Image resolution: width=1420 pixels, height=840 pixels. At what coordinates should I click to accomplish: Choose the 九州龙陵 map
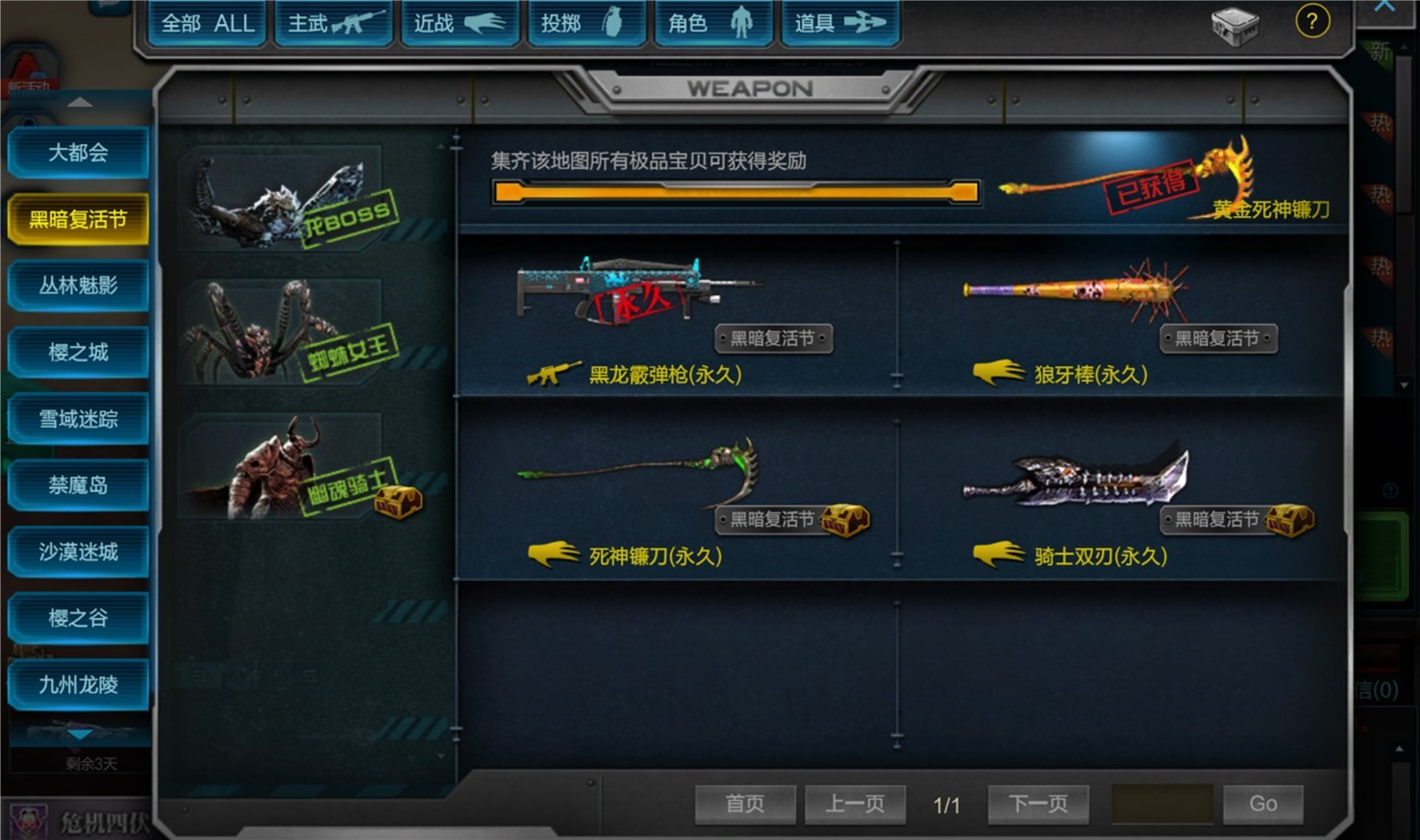[79, 684]
